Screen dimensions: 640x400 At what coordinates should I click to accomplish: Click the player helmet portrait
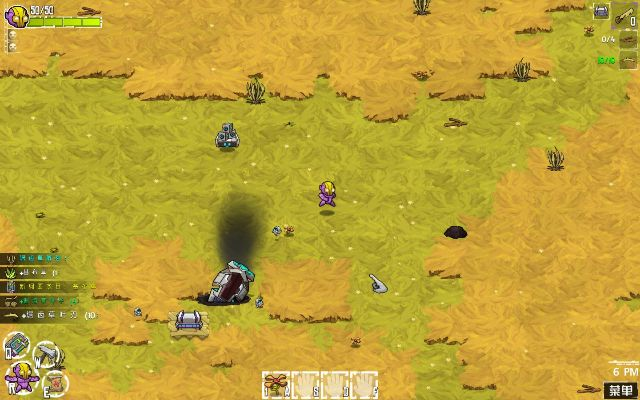(x=16, y=14)
